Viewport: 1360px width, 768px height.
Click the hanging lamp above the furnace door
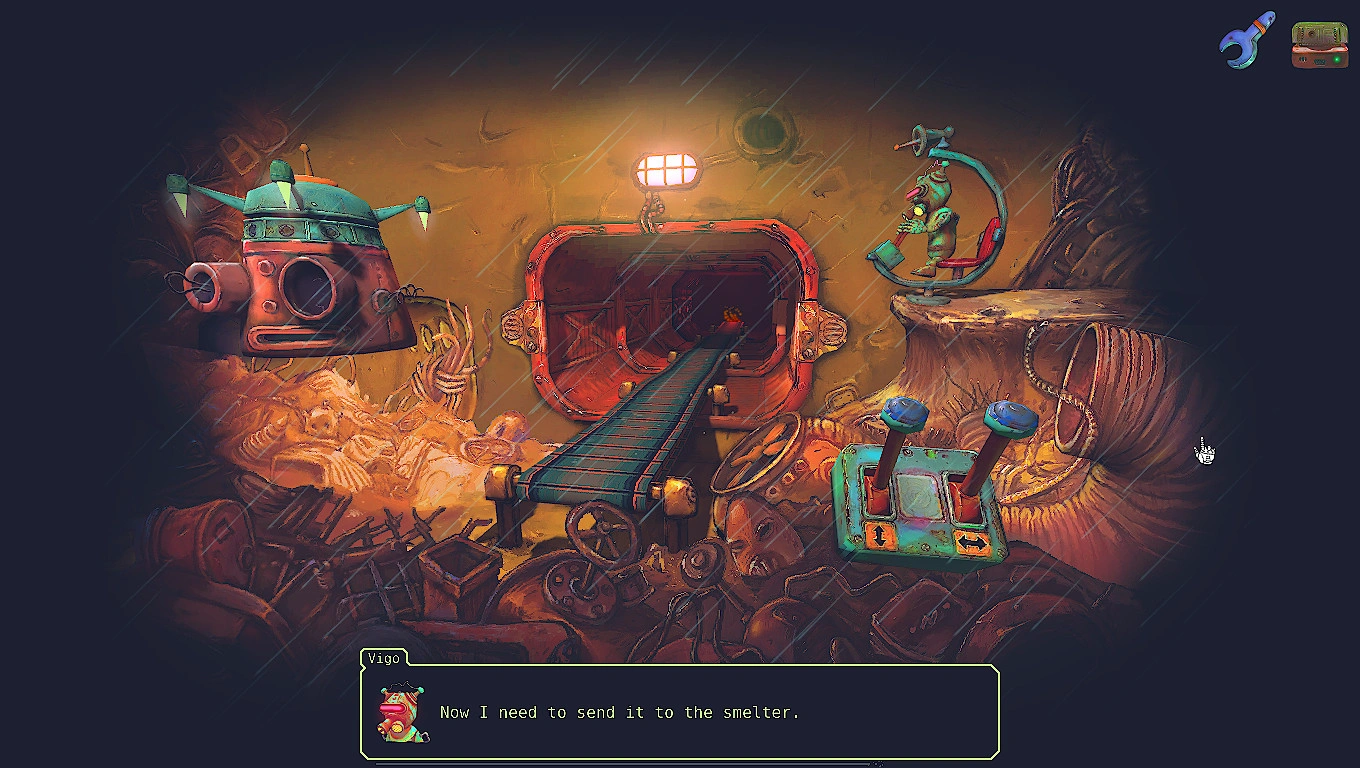tap(665, 167)
